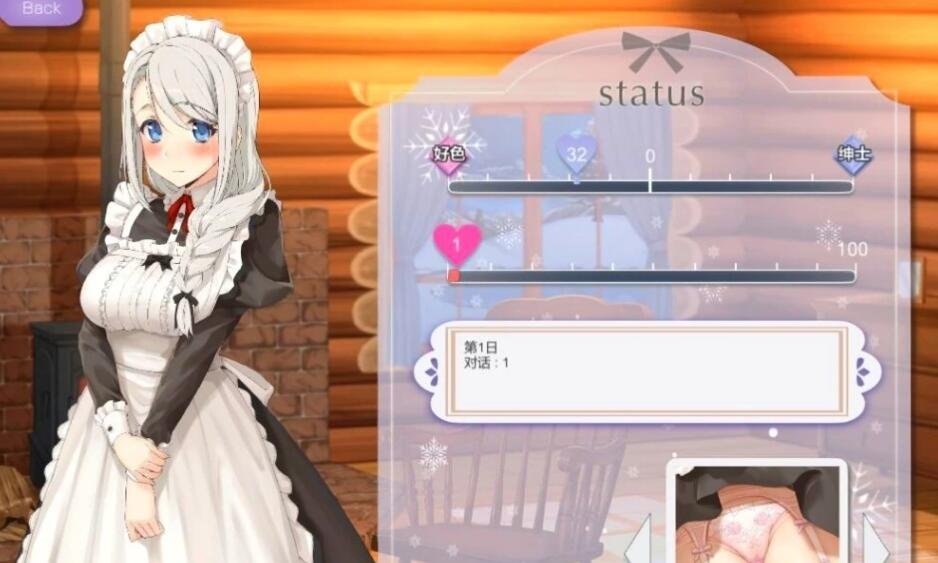Show the next gallery thumbnail with right arrow
Screen dimensions: 938x563
click(875, 543)
